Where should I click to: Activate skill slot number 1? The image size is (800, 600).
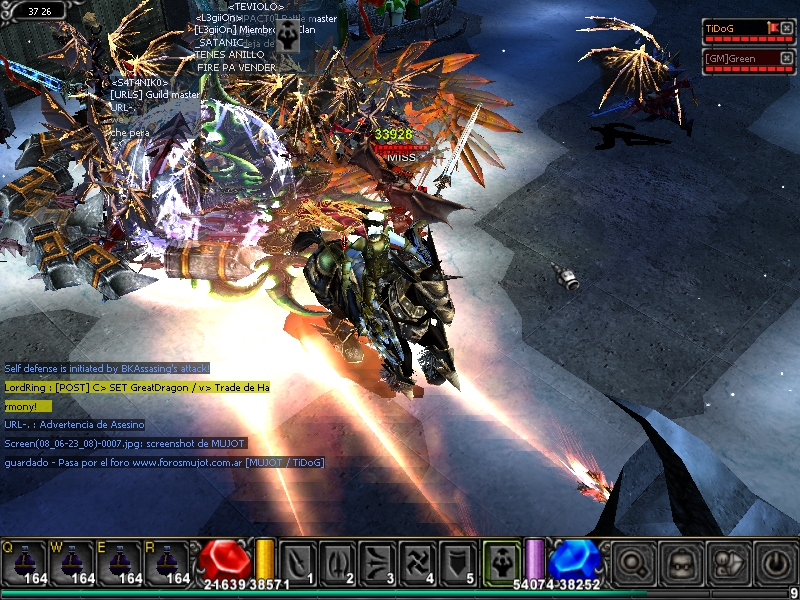point(299,562)
